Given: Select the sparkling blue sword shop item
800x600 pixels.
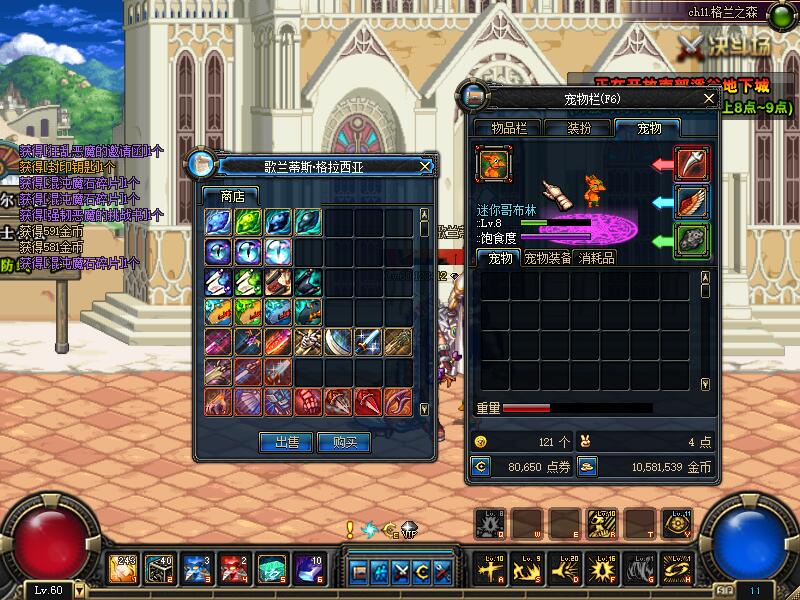Looking at the screenshot, I should (x=369, y=342).
